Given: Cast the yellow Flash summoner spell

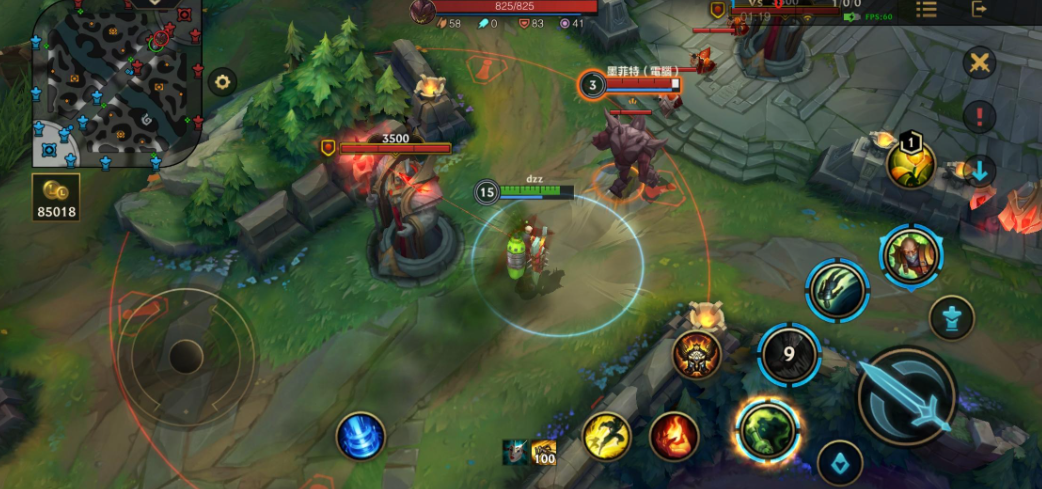Looking at the screenshot, I should (x=607, y=436).
